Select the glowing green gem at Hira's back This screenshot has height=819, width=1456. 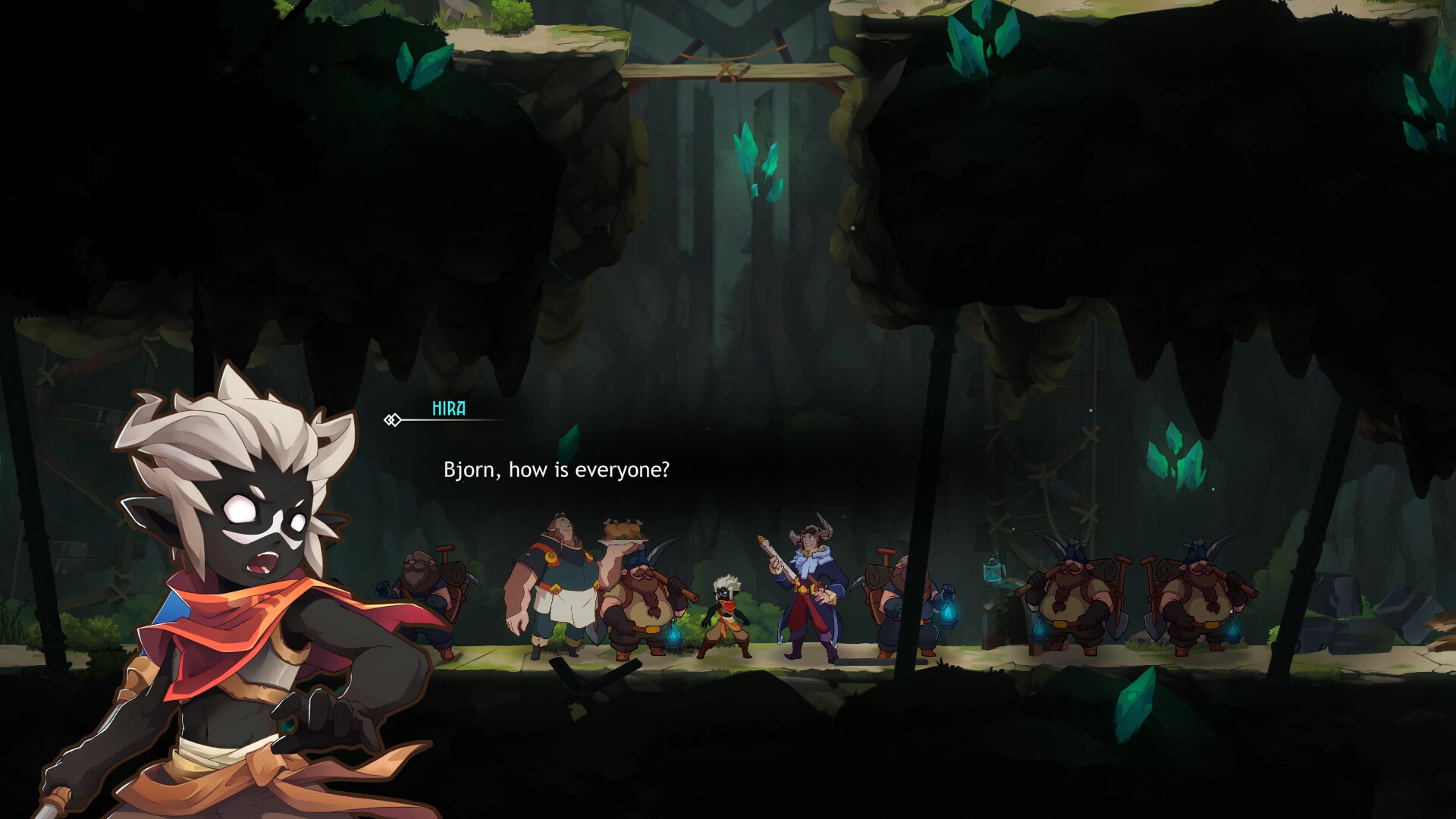tap(288, 726)
